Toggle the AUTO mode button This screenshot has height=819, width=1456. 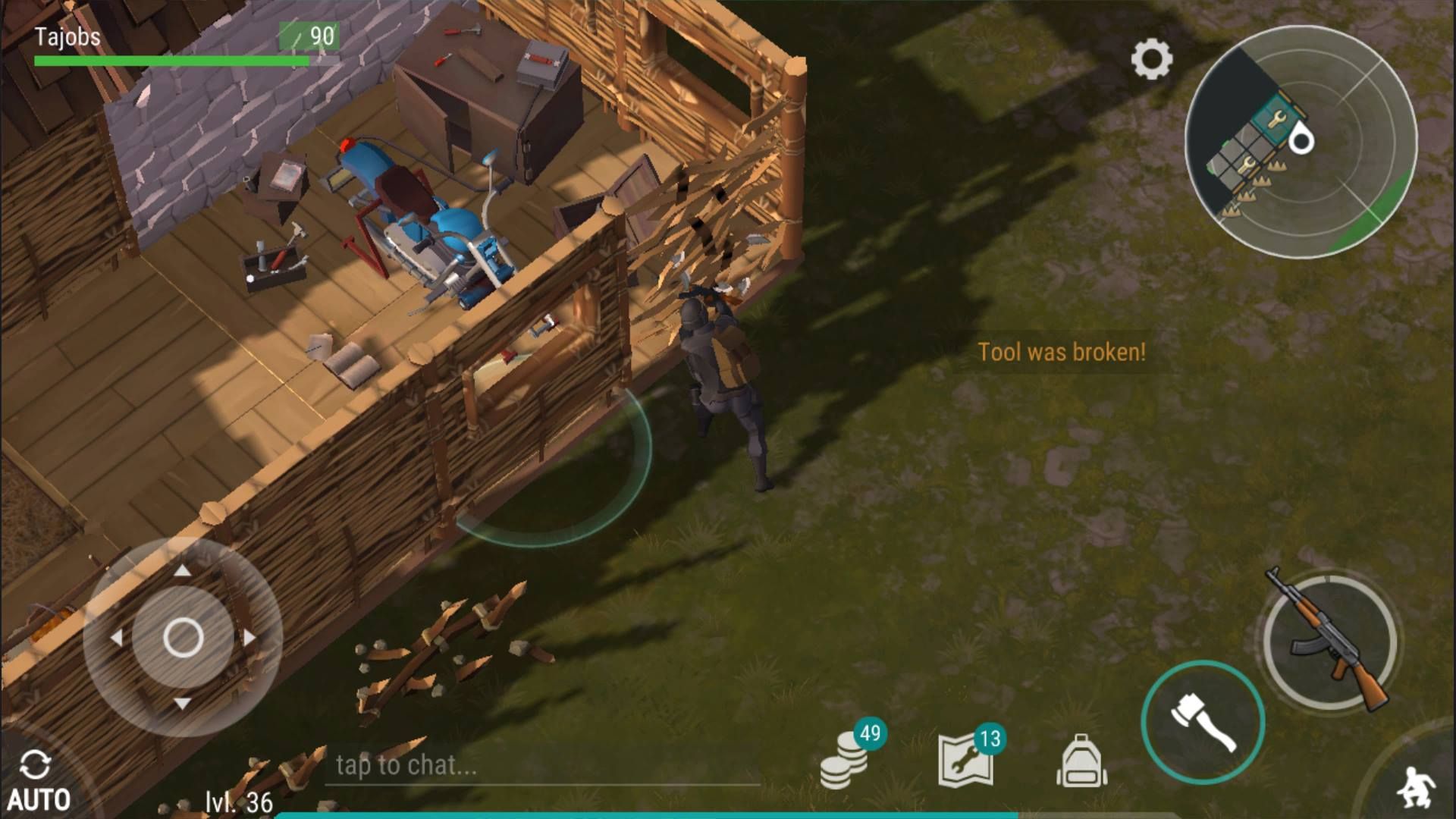(x=38, y=781)
